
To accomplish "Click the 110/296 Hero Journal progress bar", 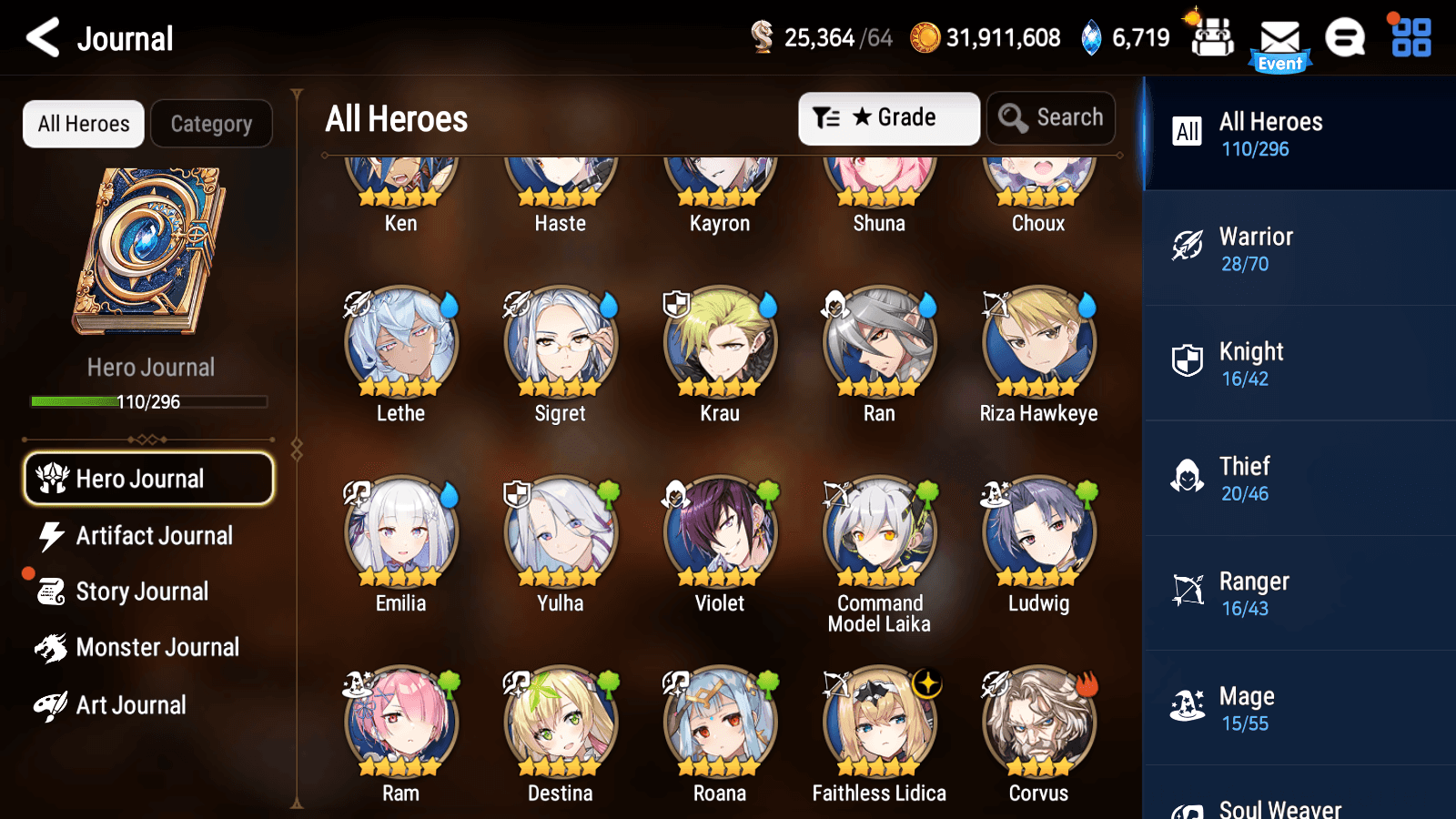I will coord(148,401).
